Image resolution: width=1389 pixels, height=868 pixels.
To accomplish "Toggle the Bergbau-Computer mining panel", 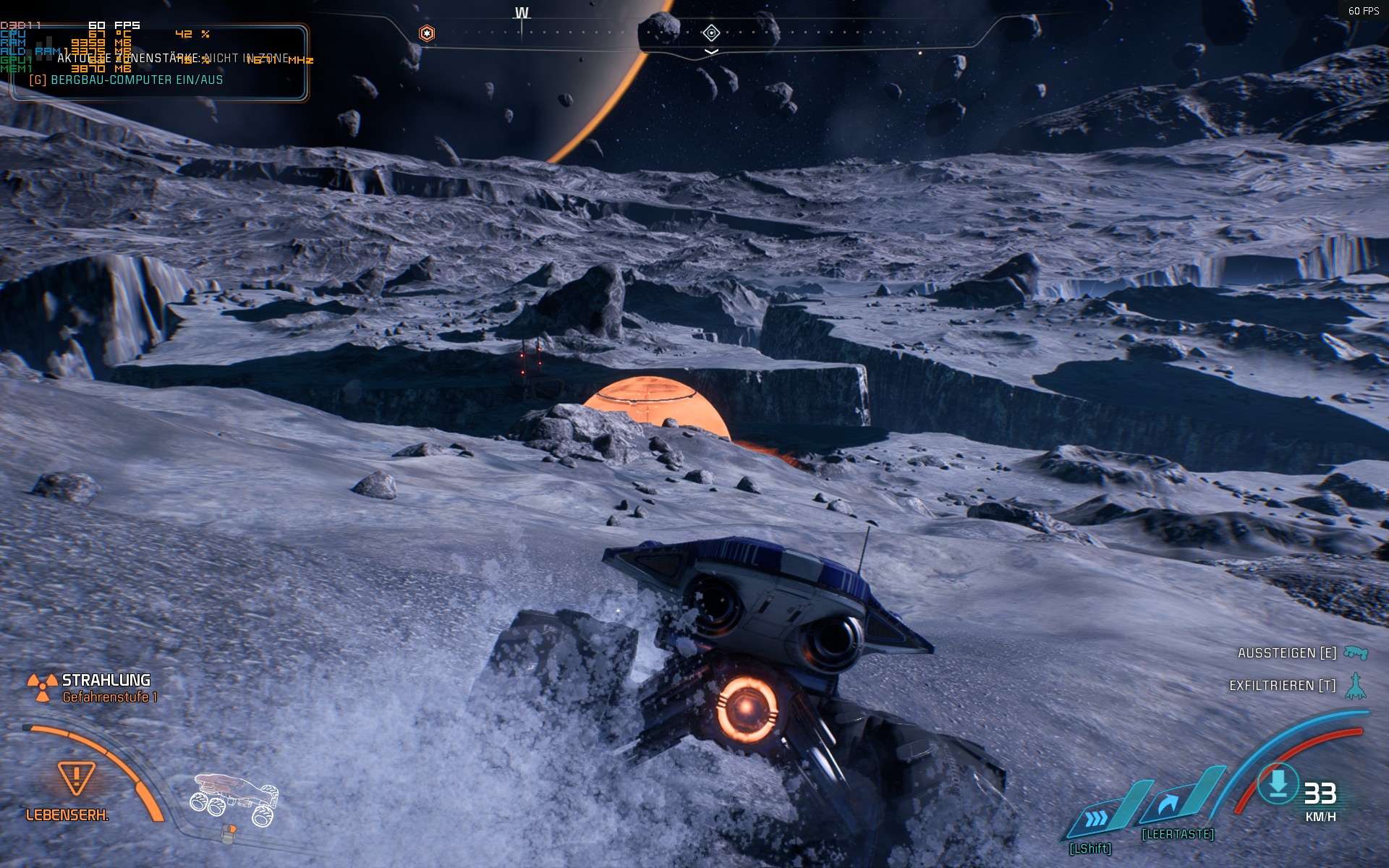I will pyautogui.click(x=126, y=80).
